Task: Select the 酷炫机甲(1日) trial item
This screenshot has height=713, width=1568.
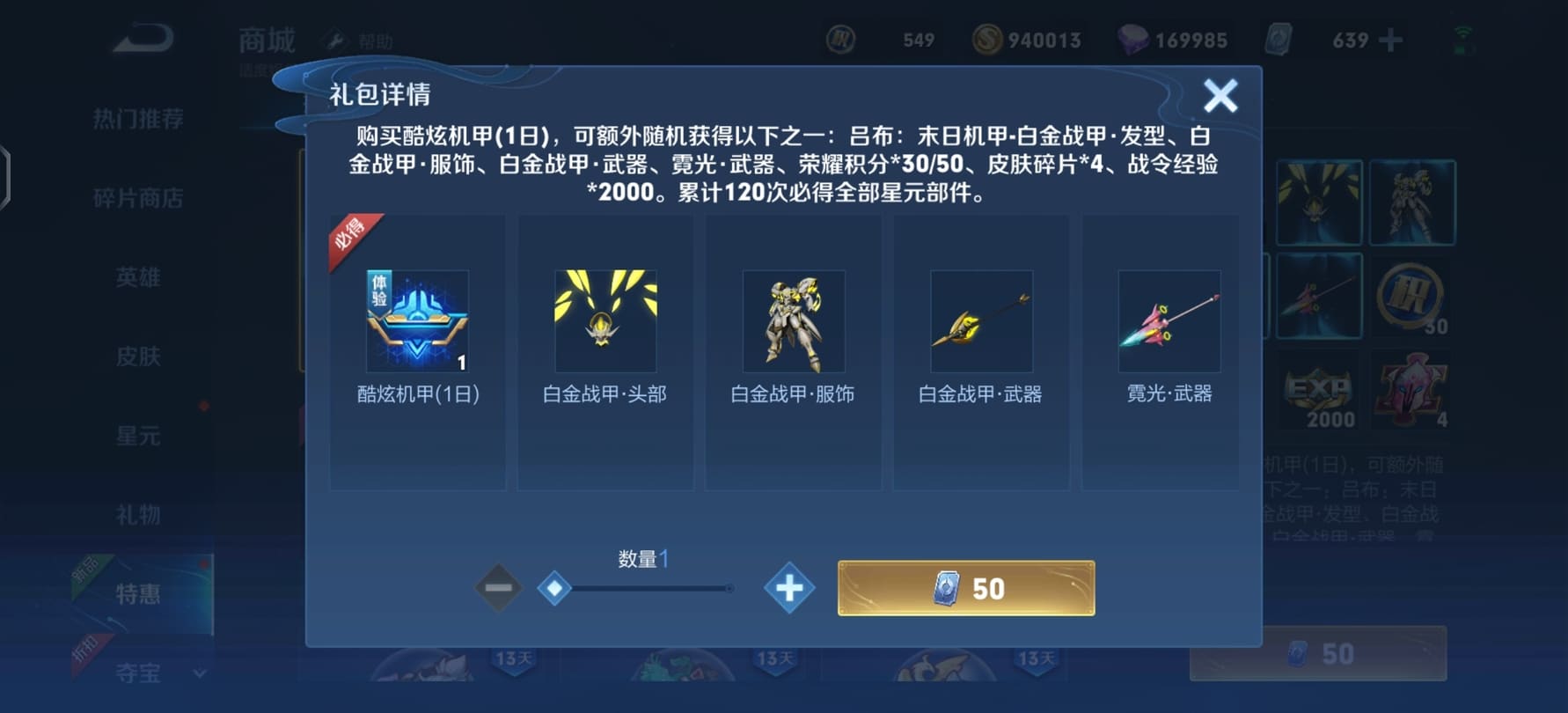Action: [x=417, y=321]
